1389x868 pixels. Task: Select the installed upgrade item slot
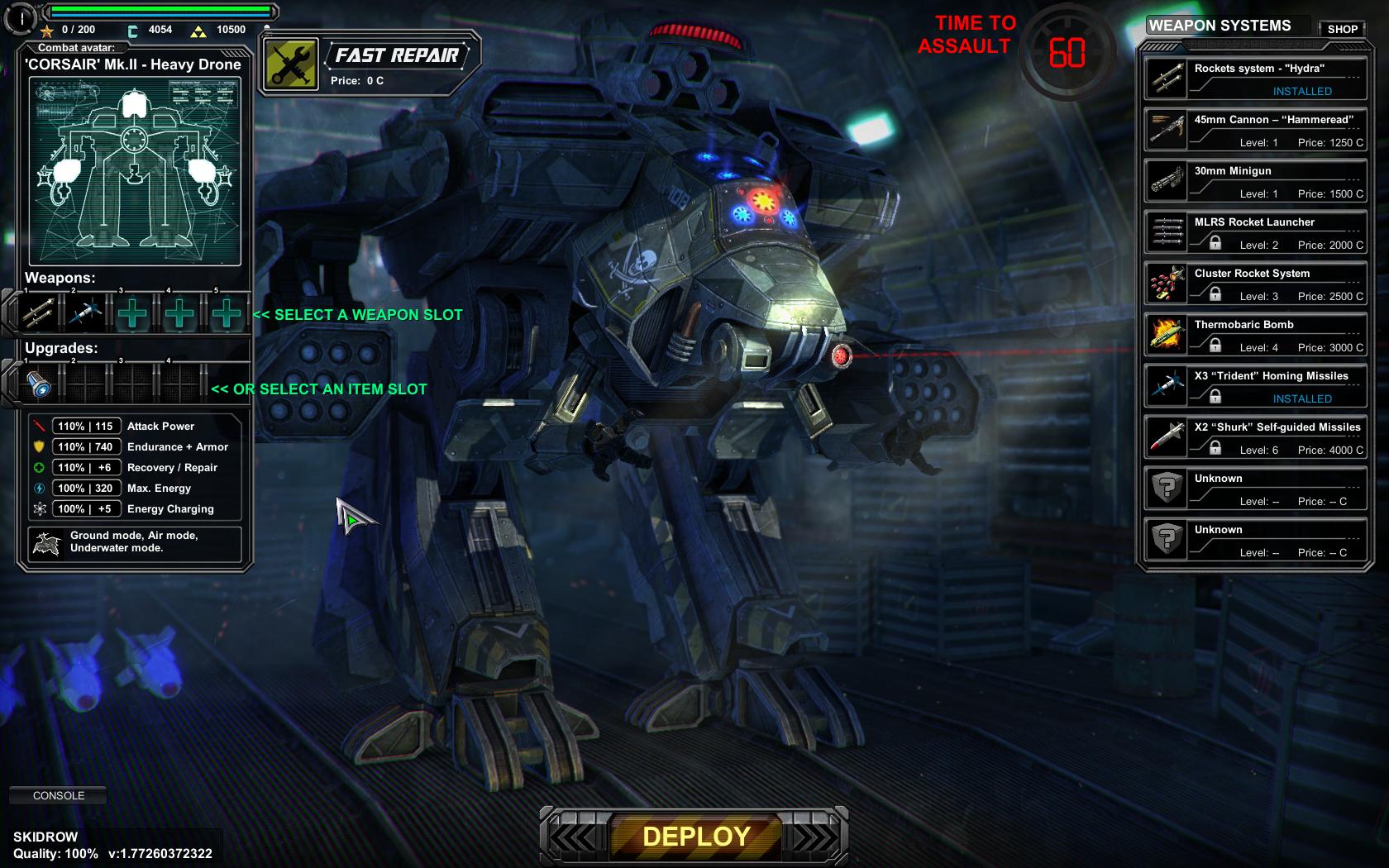[38, 384]
